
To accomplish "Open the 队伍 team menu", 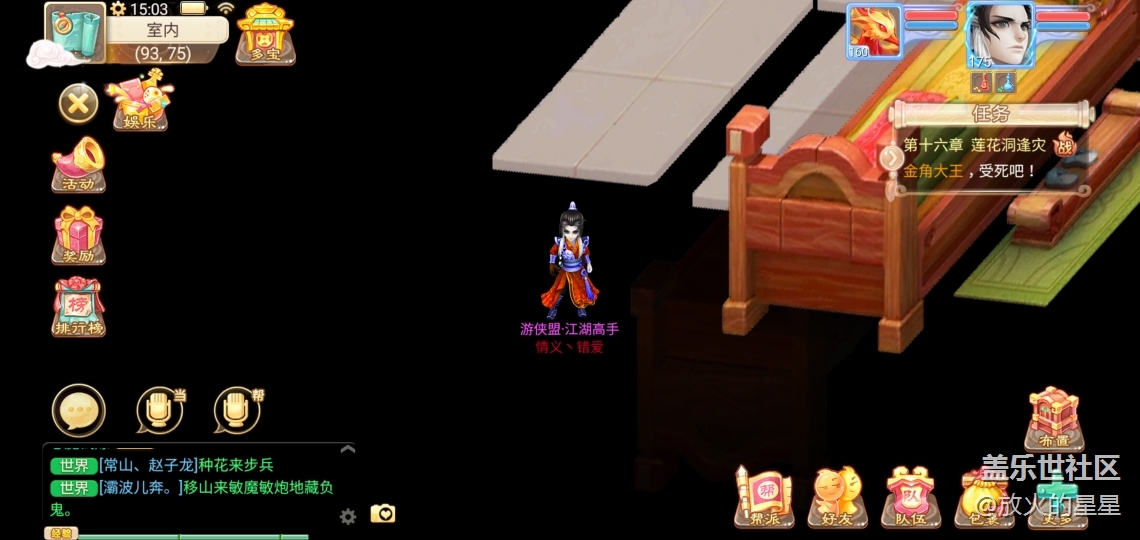I will pos(910,497).
